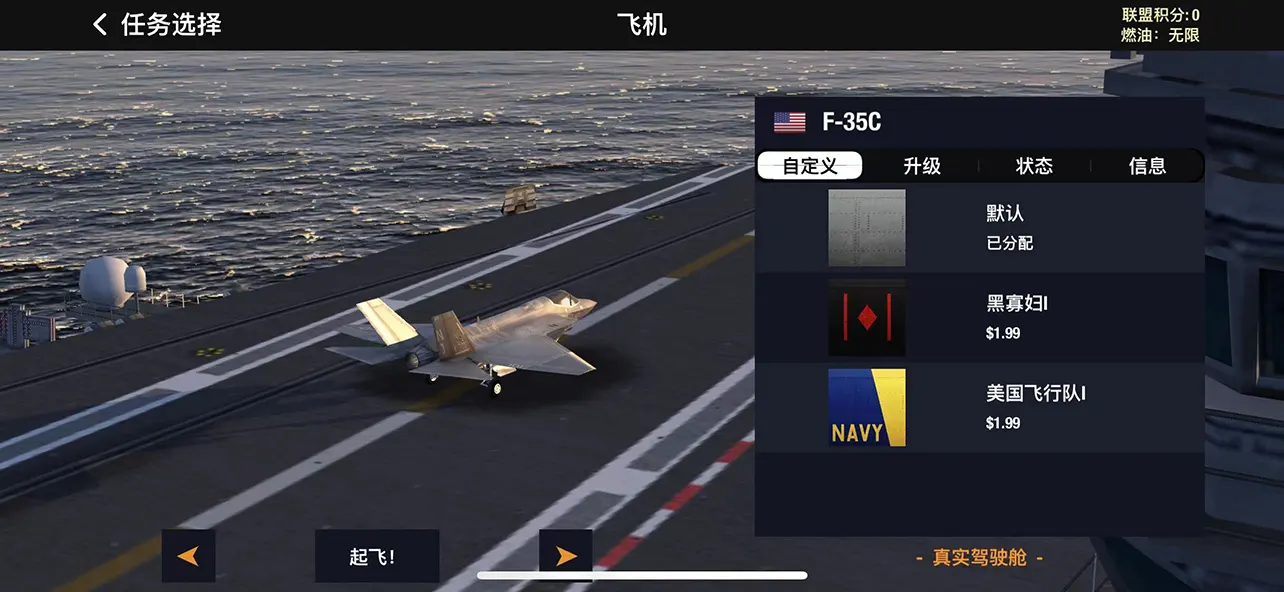Go back to 任务选择 mission select
Viewport: 1284px width, 592px height.
(x=156, y=25)
